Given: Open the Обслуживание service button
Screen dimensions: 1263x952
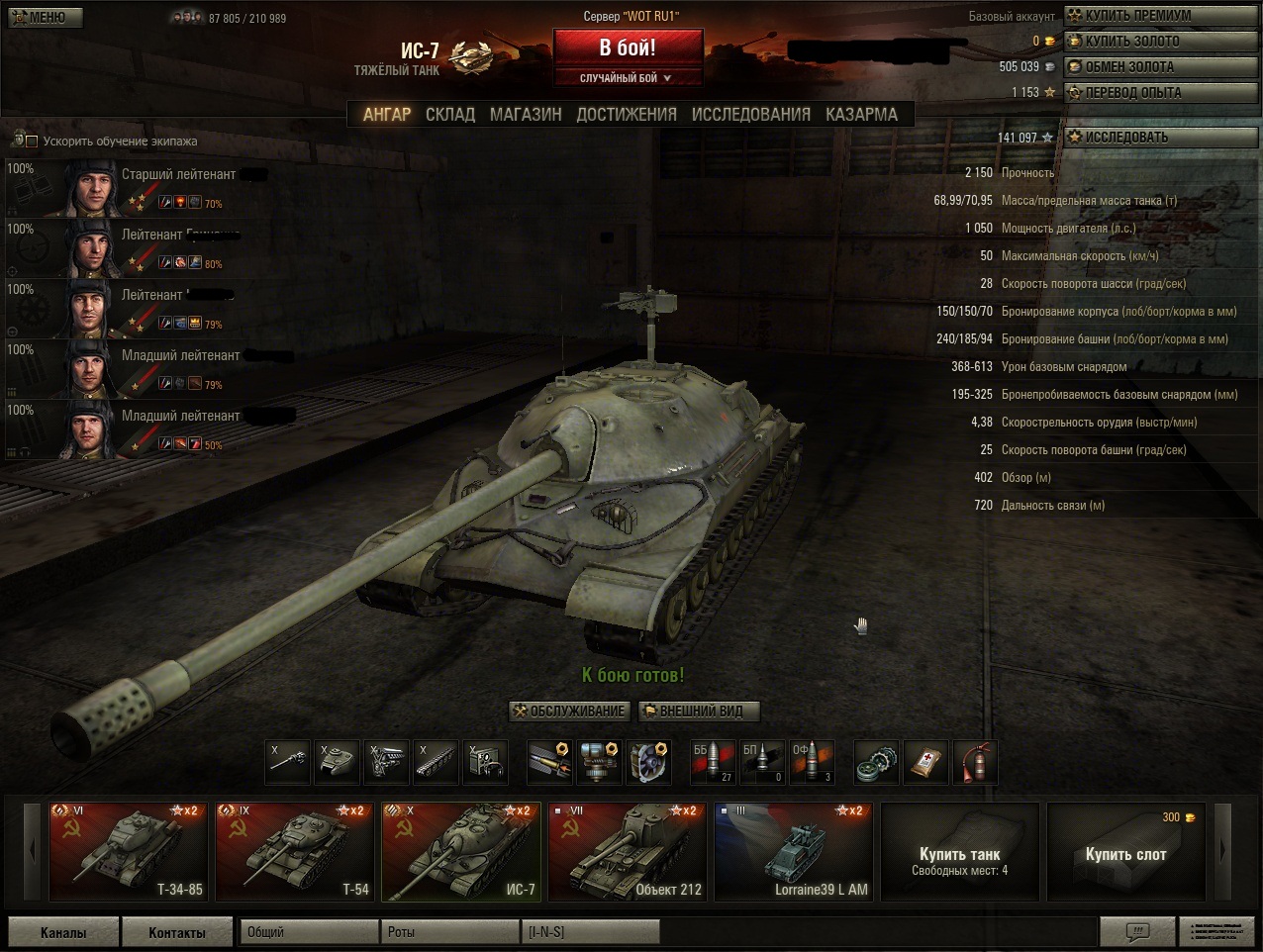Looking at the screenshot, I should [569, 711].
